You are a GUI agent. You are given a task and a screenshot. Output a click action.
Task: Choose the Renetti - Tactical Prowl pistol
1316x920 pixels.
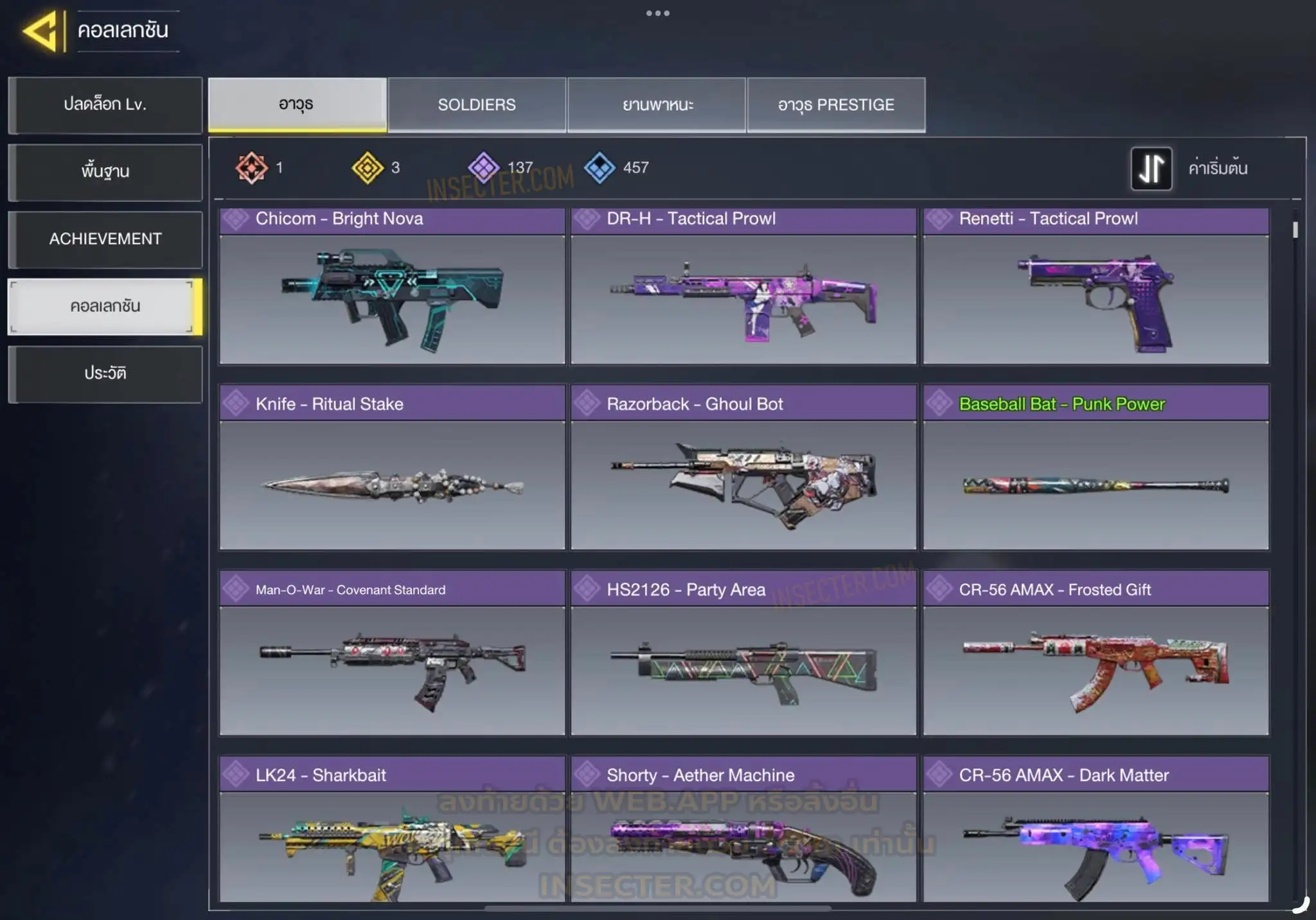[x=1096, y=287]
